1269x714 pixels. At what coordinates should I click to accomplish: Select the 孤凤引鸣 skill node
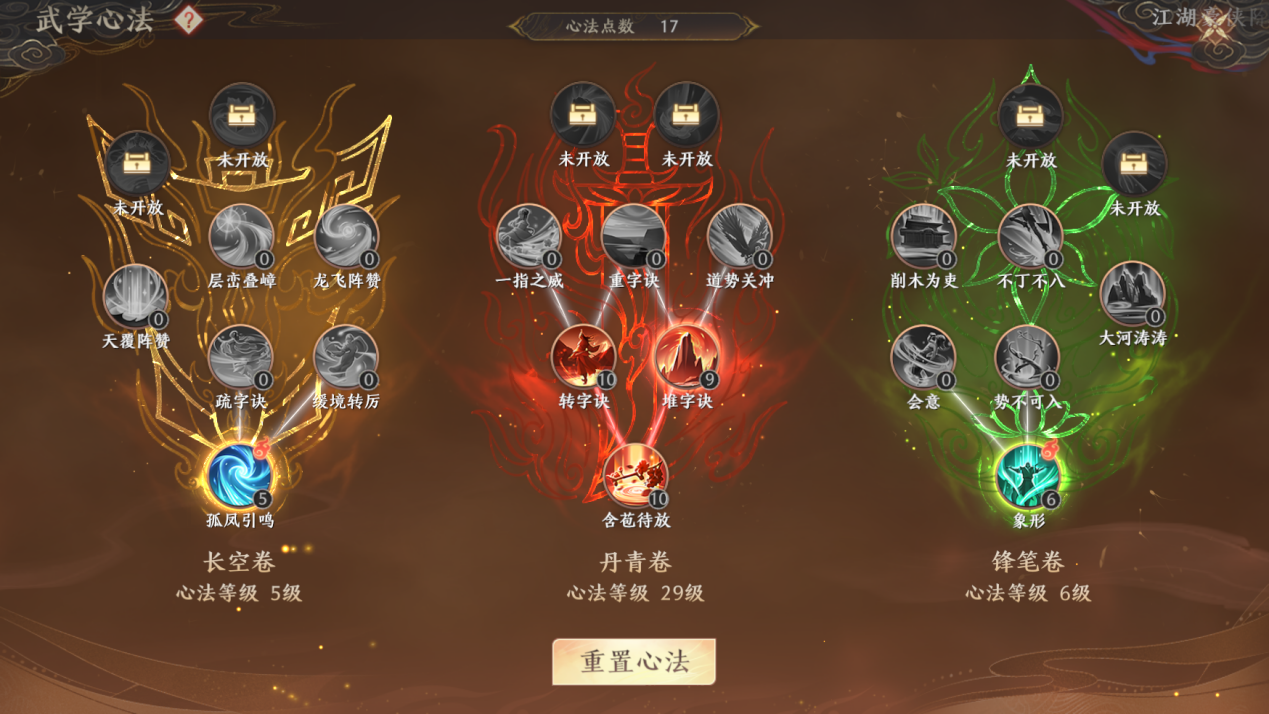pyautogui.click(x=239, y=475)
